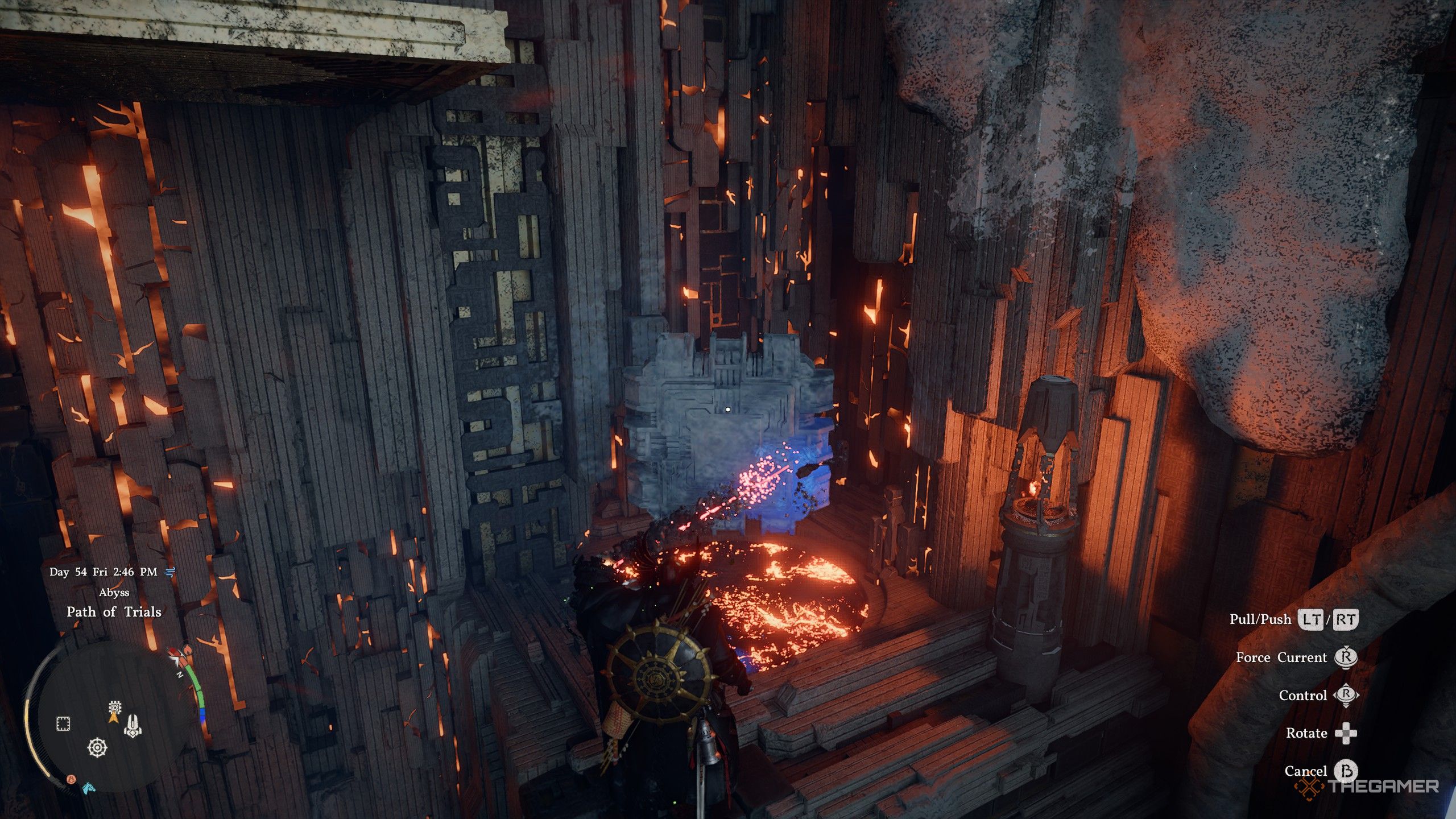Select the tall shrine-shaped marker on minimap
This screenshot has height=819, width=1456.
[x=133, y=726]
